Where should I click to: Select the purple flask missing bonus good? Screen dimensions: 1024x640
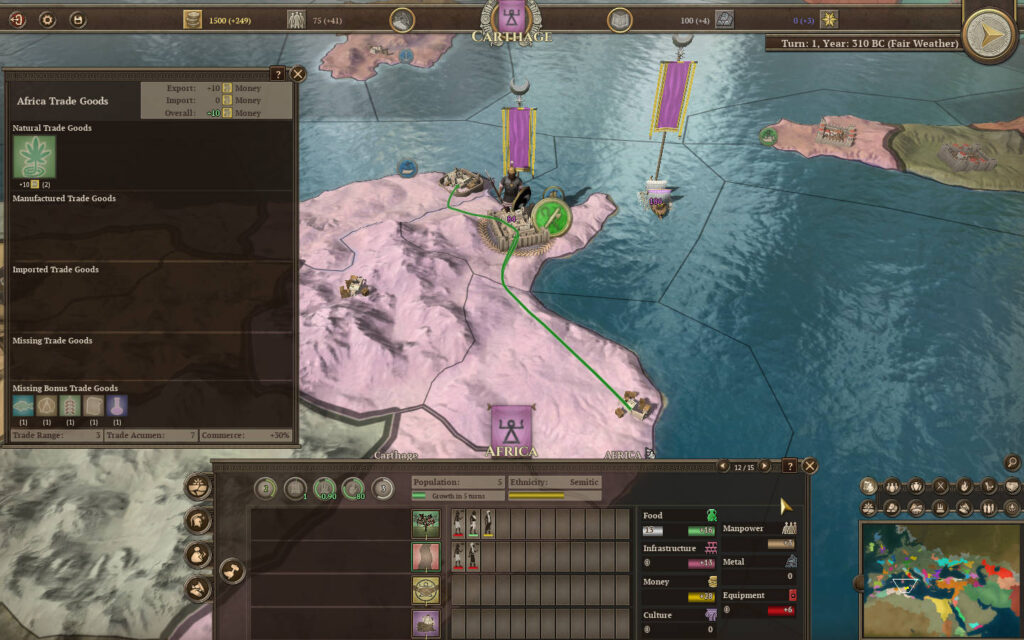tap(117, 406)
